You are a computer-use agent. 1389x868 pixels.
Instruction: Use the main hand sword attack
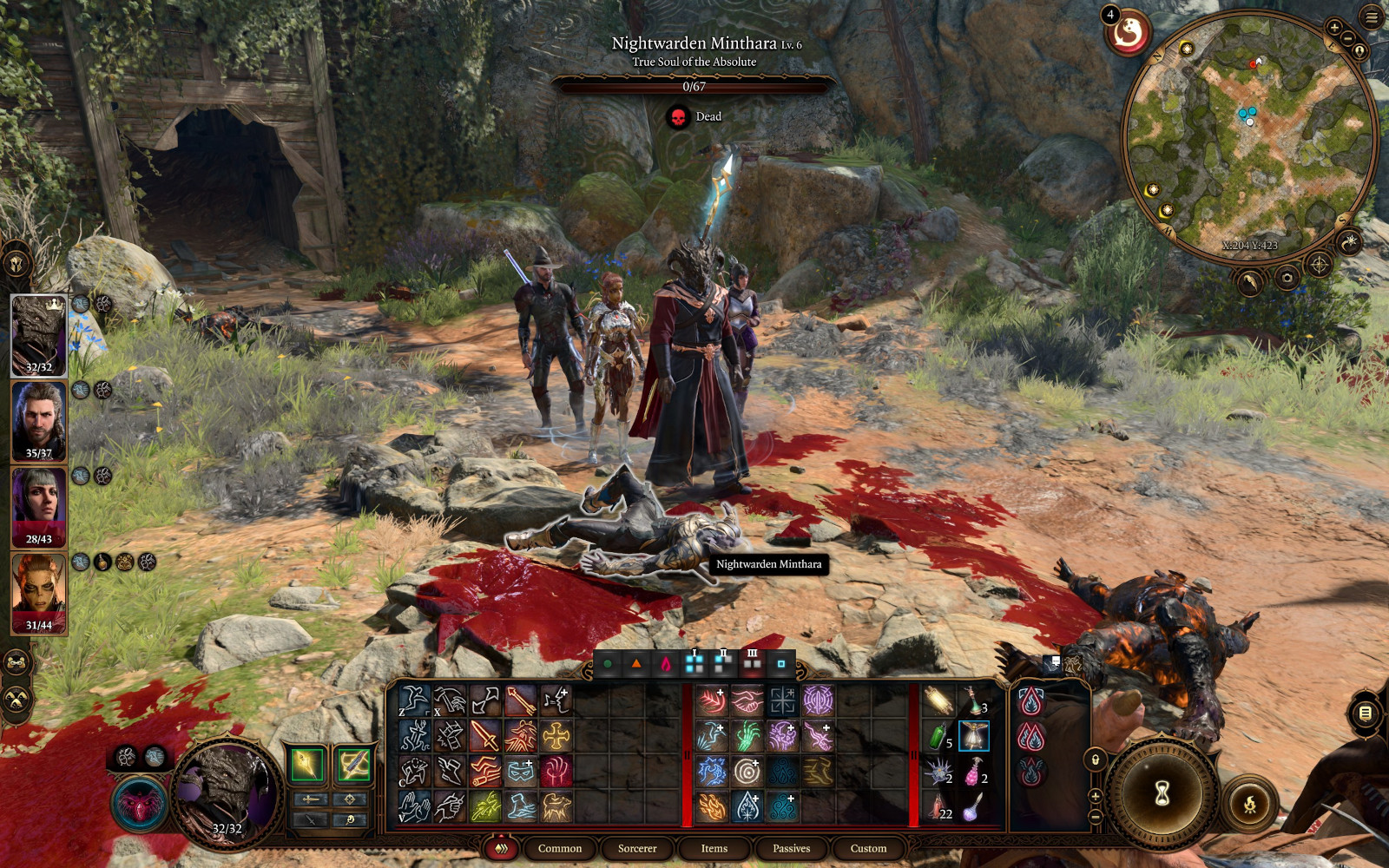(484, 736)
